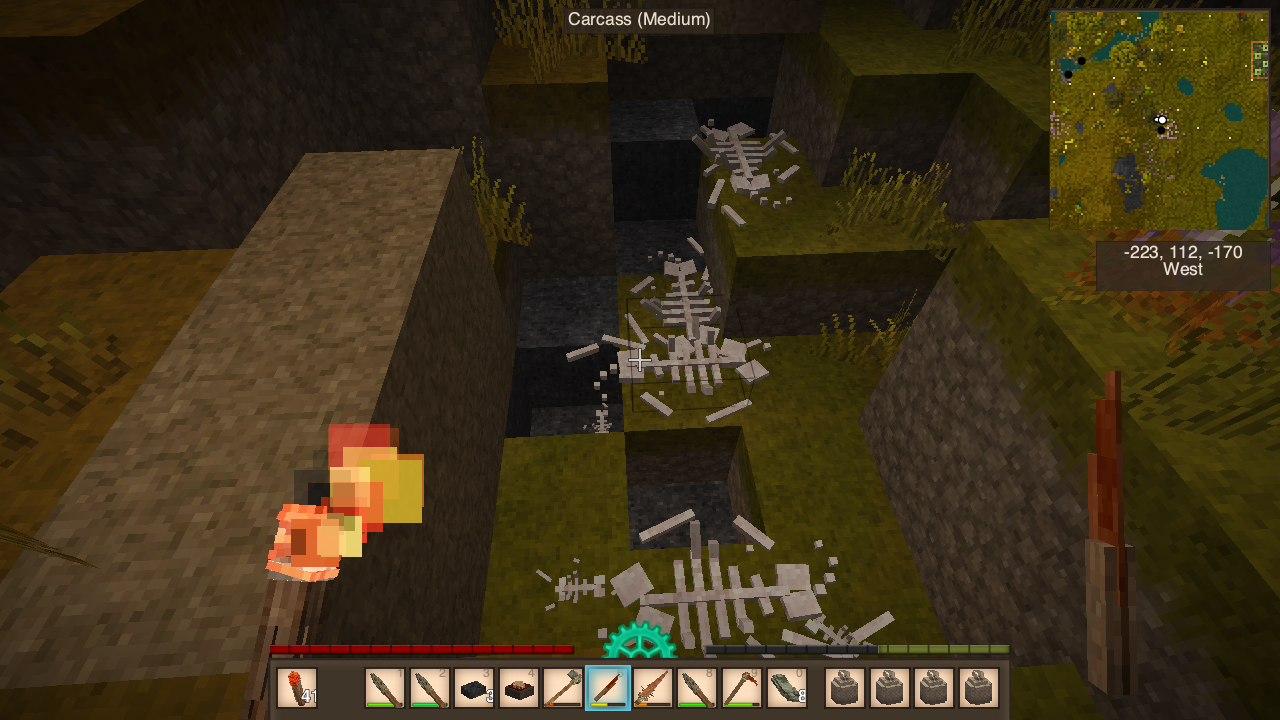
Task: Pick the bowl-shaped item in hotbar slot 4
Action: (x=519, y=688)
